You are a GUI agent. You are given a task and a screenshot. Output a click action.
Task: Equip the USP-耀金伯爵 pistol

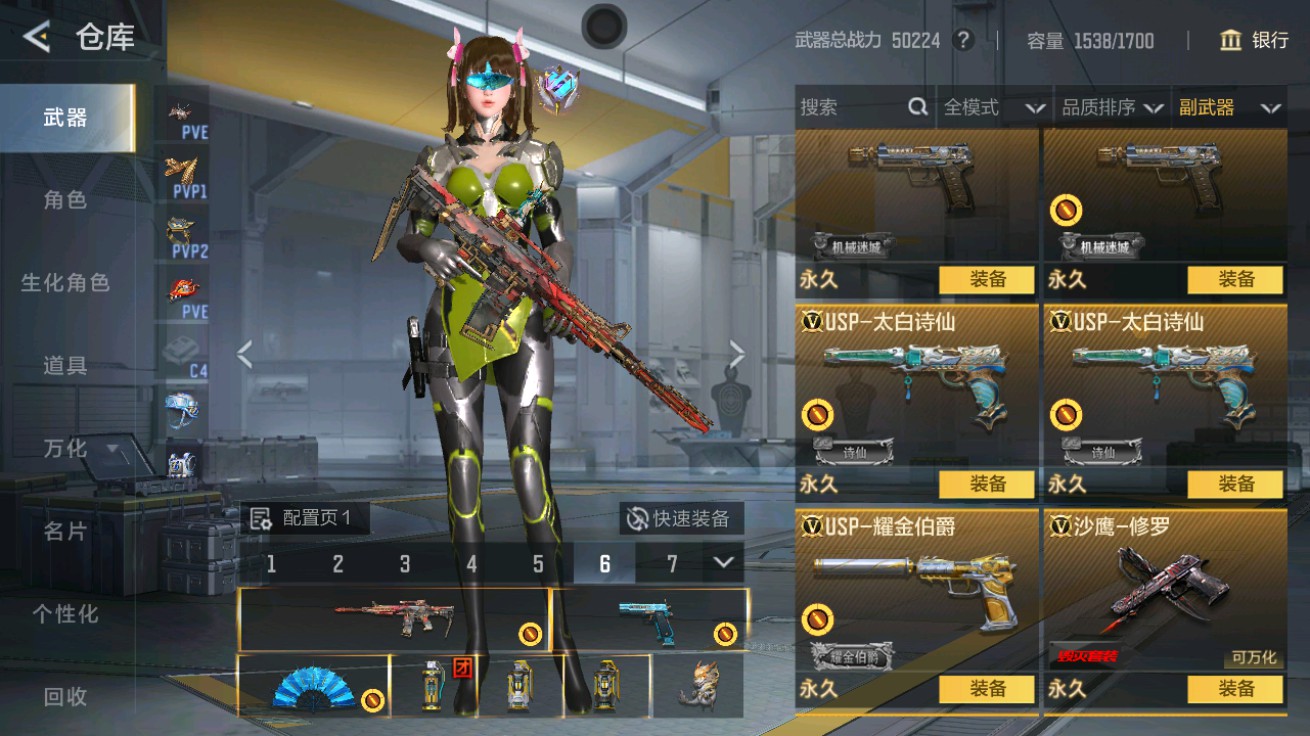987,689
